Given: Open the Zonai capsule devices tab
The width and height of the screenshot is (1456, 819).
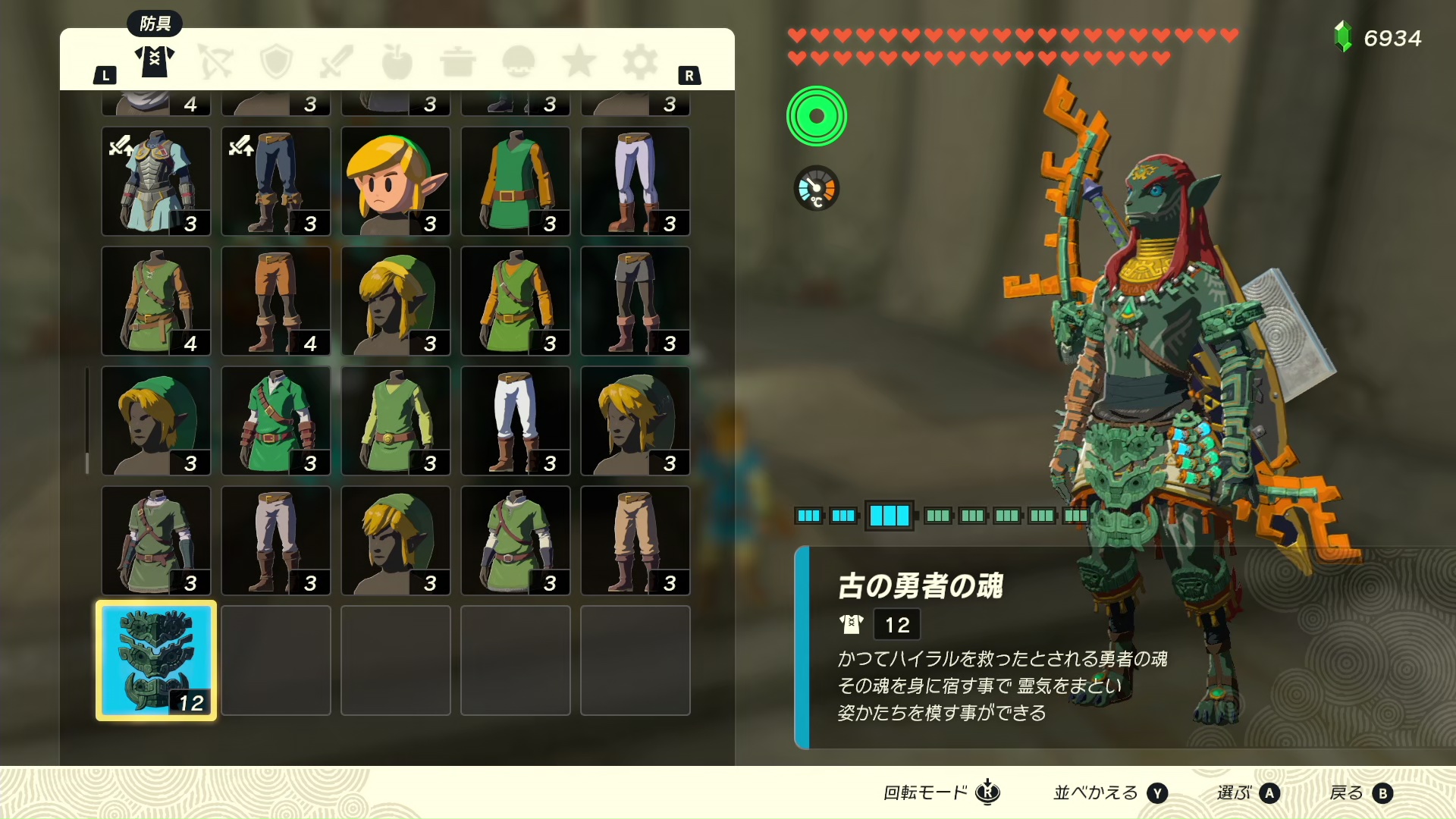Looking at the screenshot, I should click(519, 62).
